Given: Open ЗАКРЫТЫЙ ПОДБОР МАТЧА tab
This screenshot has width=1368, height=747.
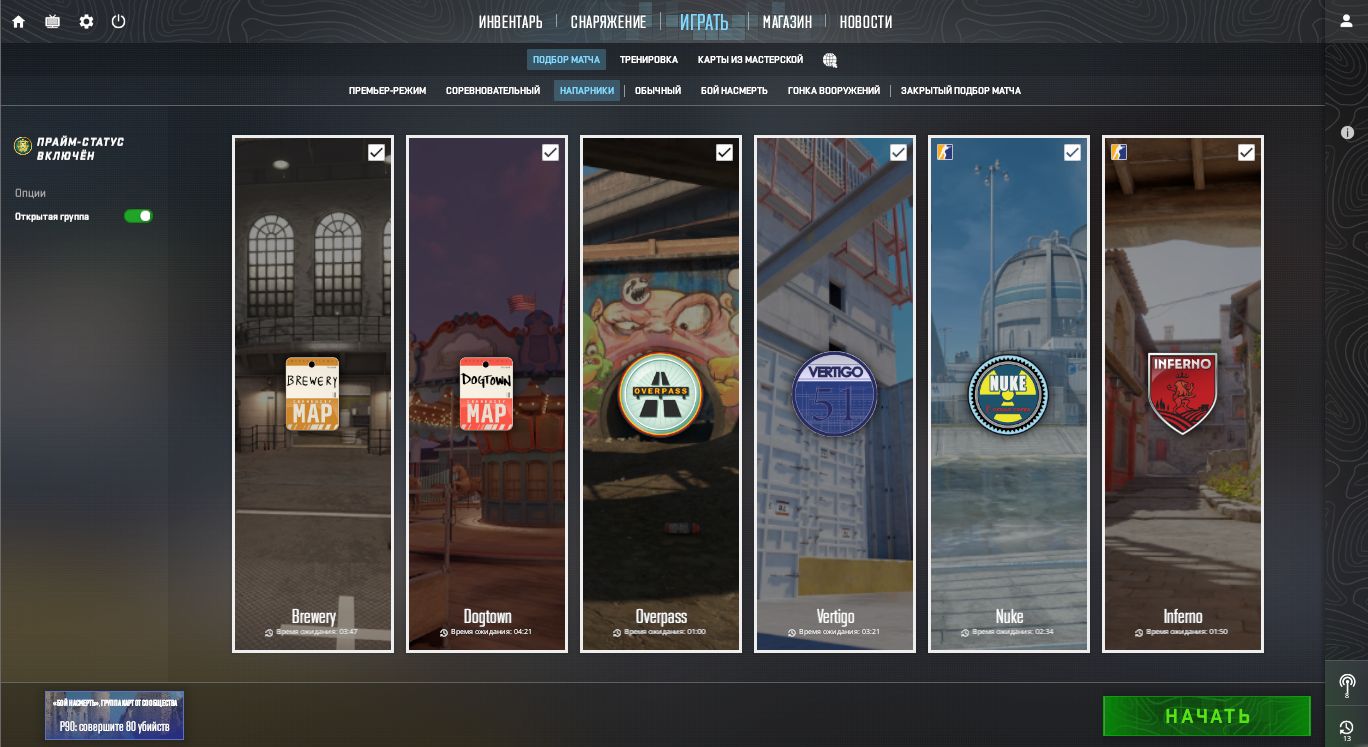Looking at the screenshot, I should [x=960, y=91].
